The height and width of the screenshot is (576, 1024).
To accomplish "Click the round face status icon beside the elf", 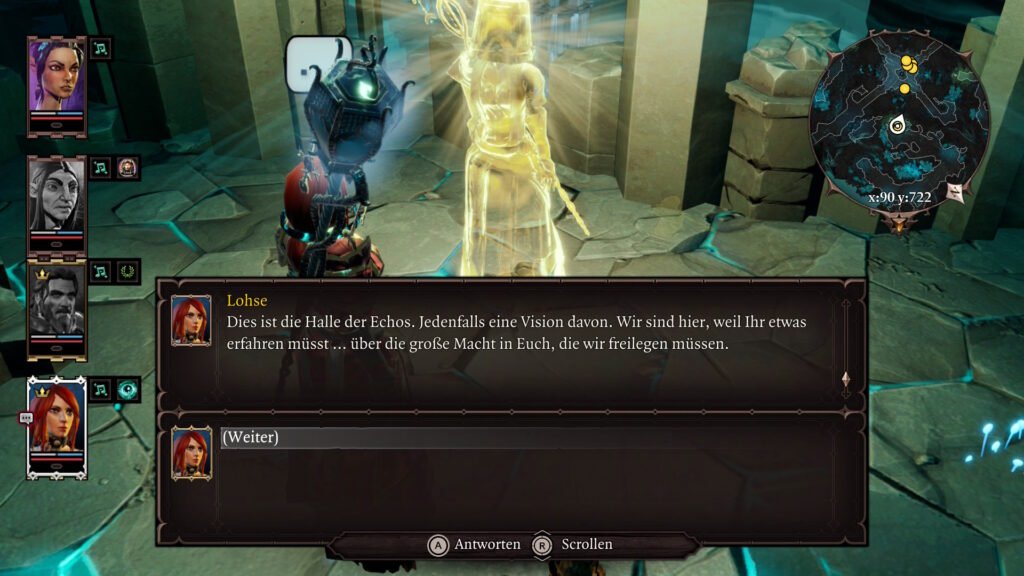I will click(x=128, y=167).
